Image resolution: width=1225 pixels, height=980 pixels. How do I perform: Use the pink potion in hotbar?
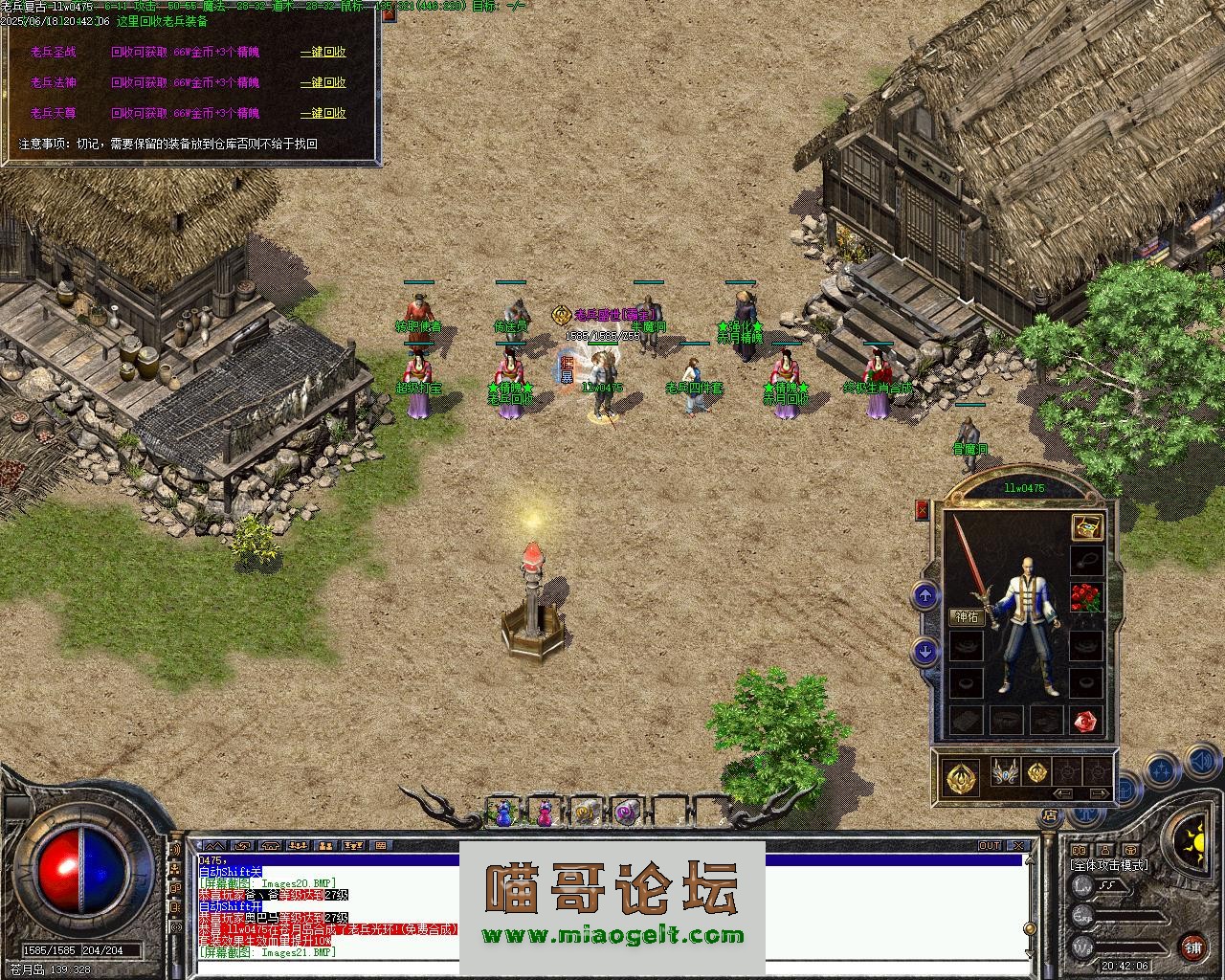point(545,813)
